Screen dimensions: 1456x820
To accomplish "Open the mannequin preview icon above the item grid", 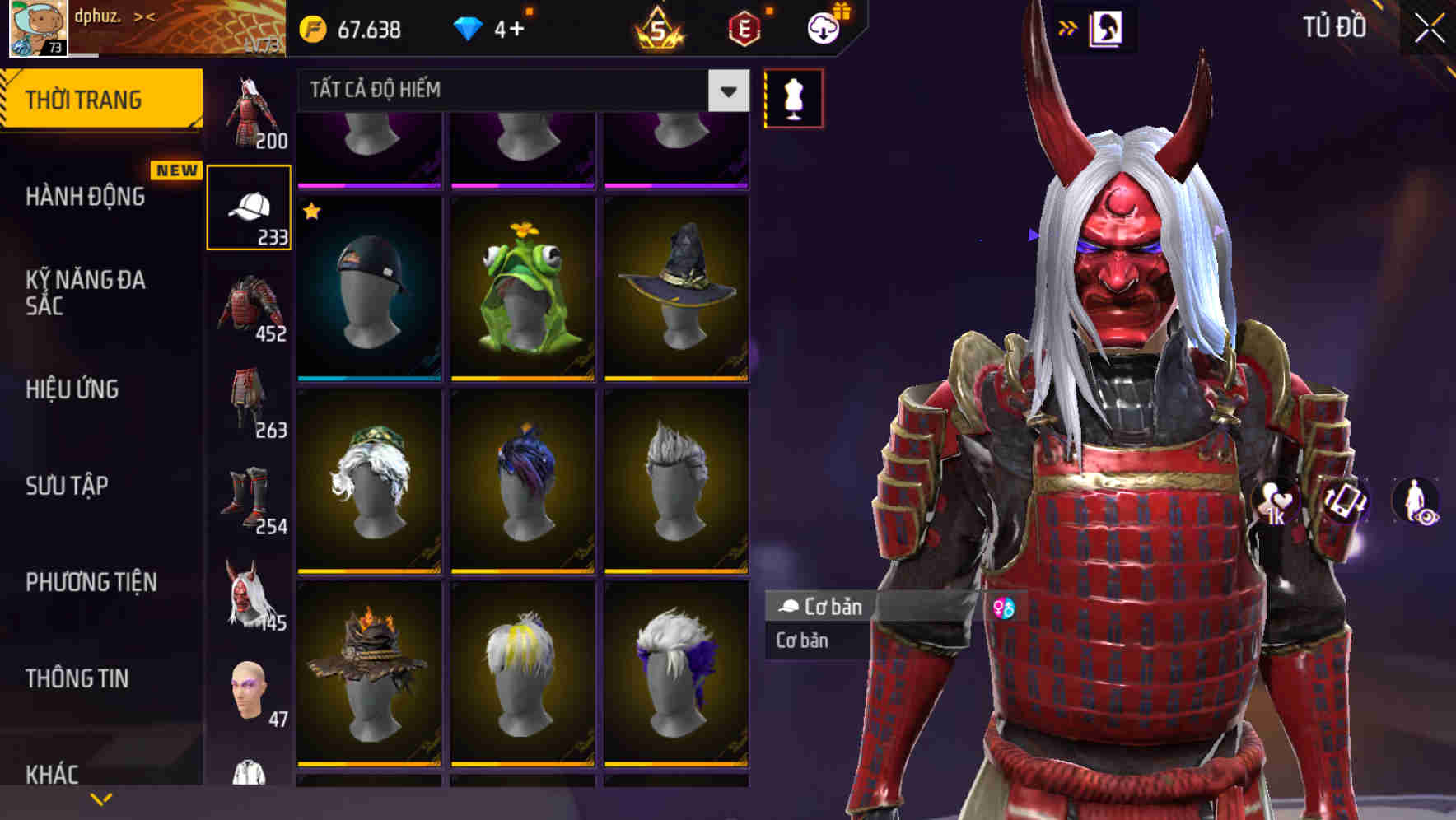I will point(793,96).
